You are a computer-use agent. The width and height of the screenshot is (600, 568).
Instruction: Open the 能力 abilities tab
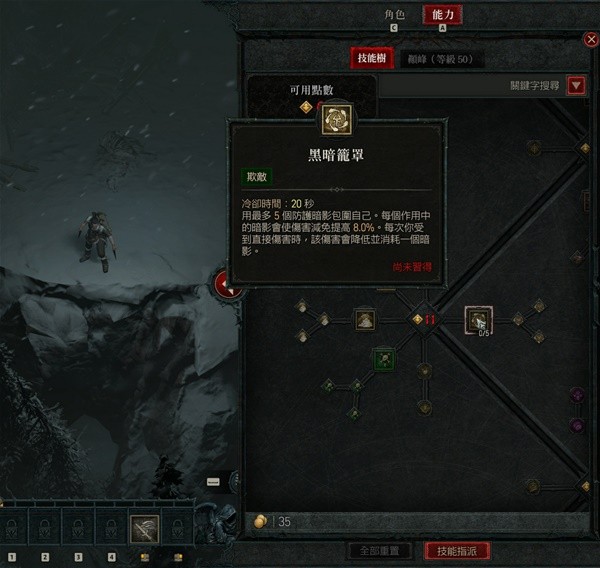click(442, 15)
